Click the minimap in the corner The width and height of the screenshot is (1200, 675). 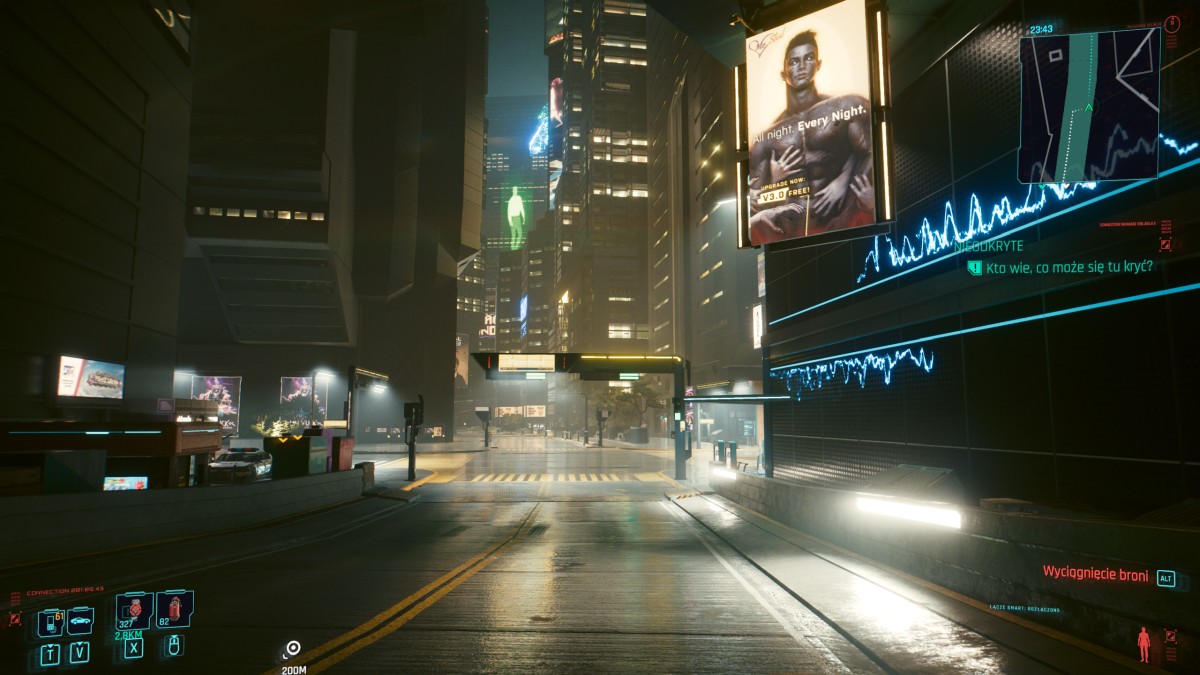1089,105
